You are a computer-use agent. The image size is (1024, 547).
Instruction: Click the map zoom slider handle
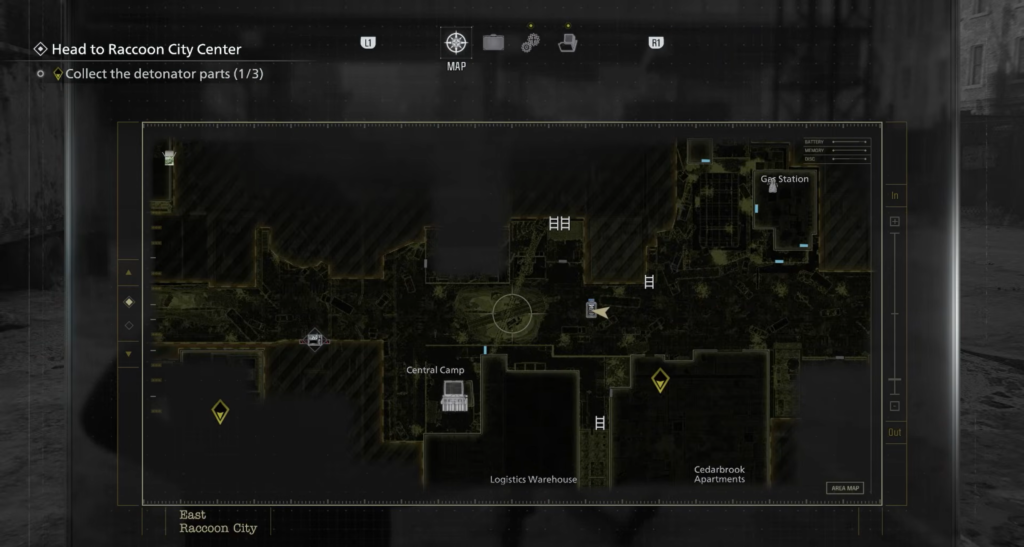click(x=895, y=381)
